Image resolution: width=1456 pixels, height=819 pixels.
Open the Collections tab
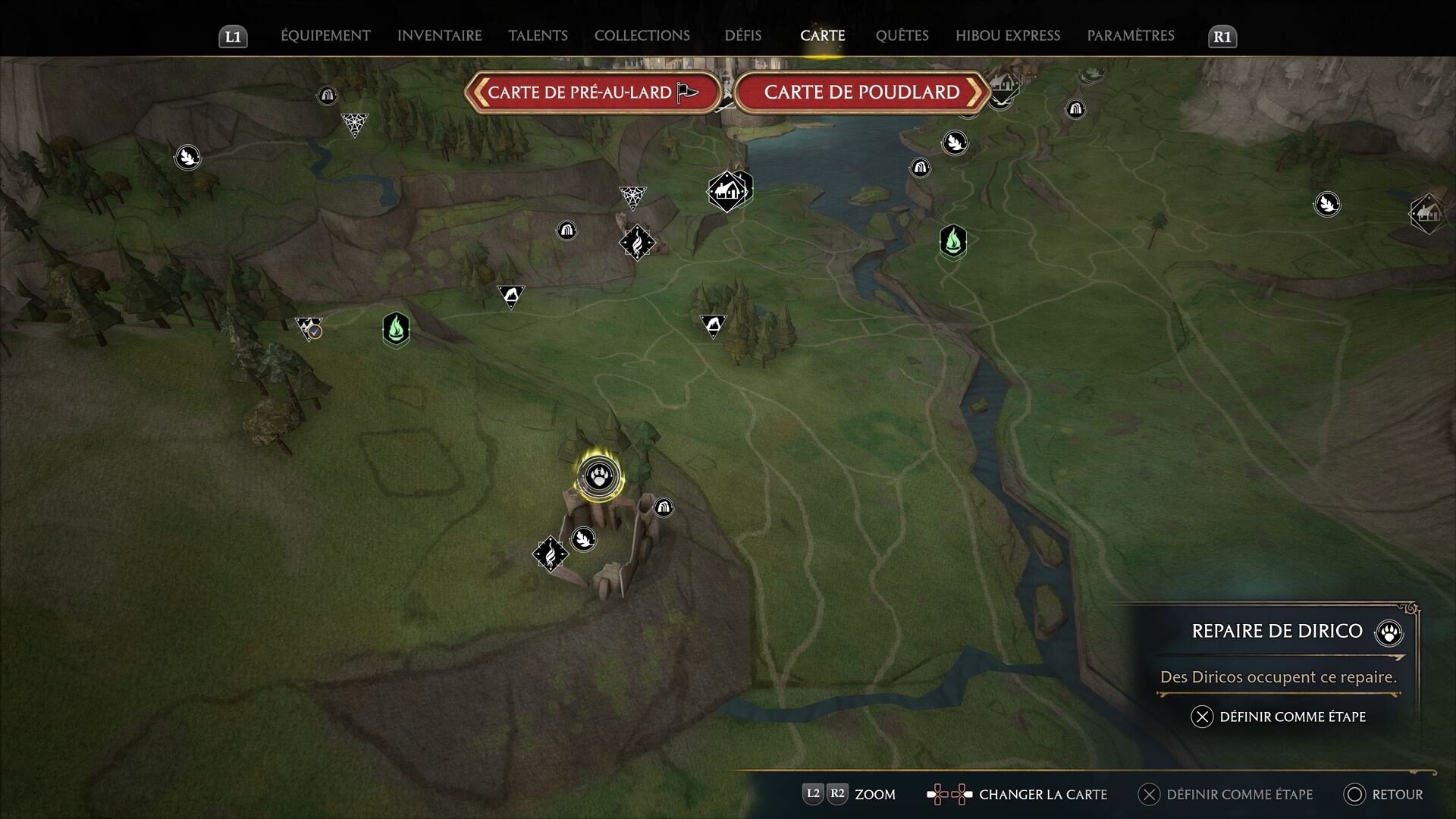click(x=642, y=36)
